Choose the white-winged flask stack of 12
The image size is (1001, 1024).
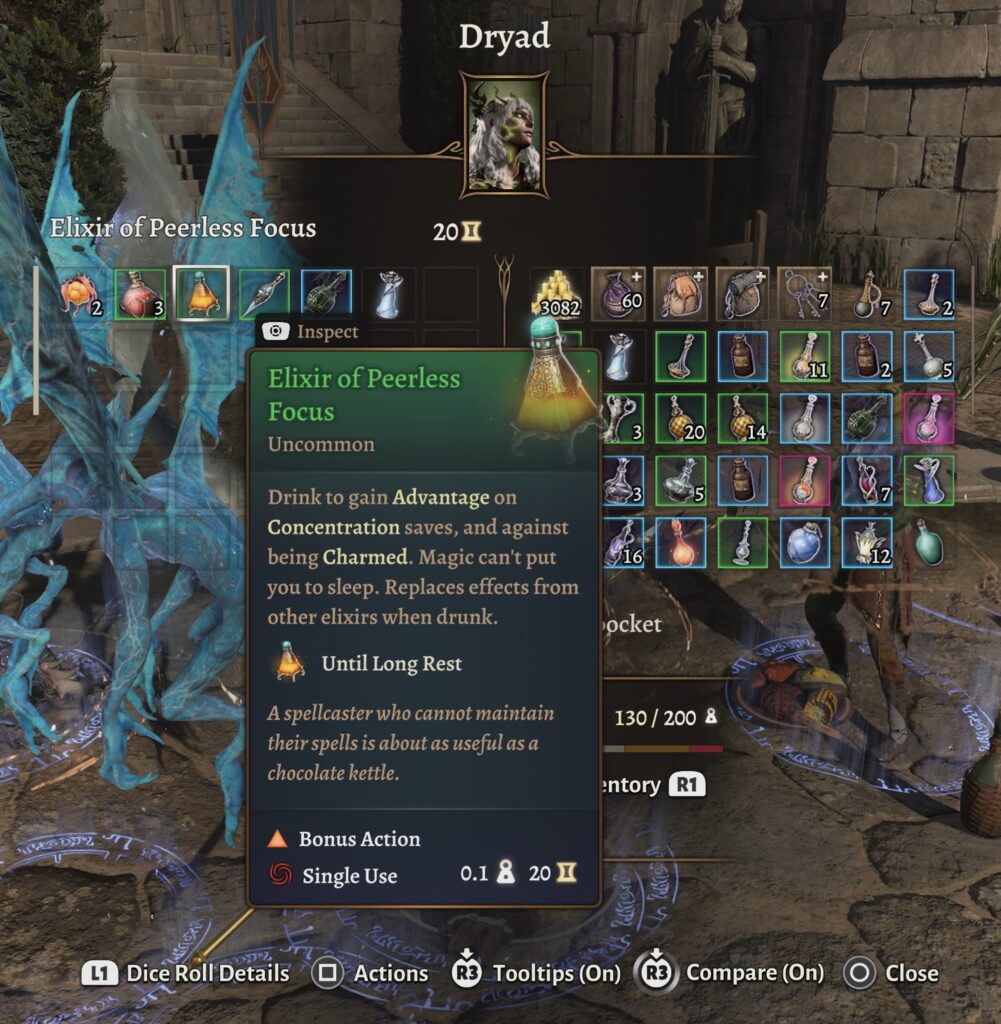(867, 542)
